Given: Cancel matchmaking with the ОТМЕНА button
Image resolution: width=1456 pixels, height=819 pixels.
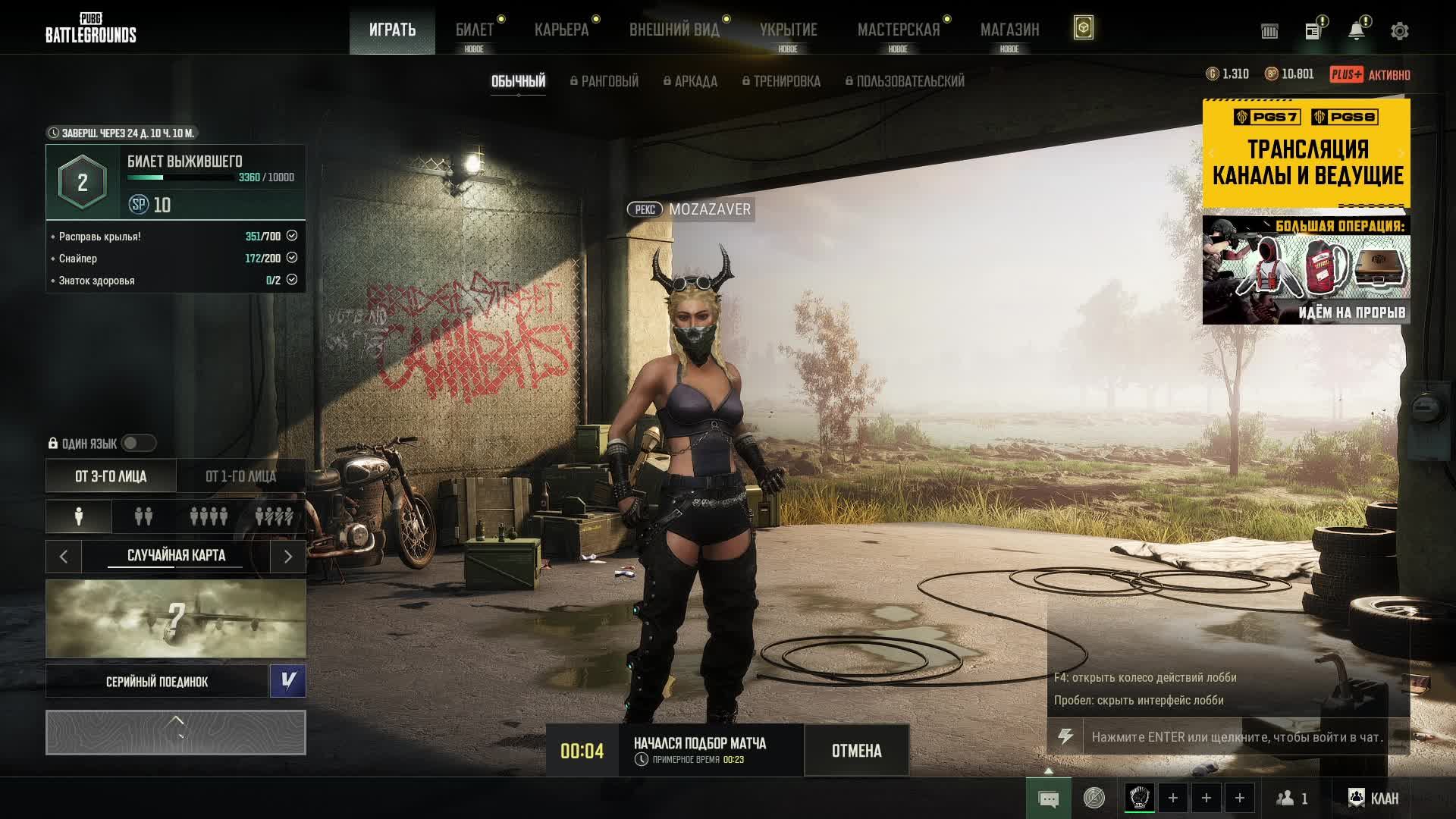Looking at the screenshot, I should coord(856,751).
